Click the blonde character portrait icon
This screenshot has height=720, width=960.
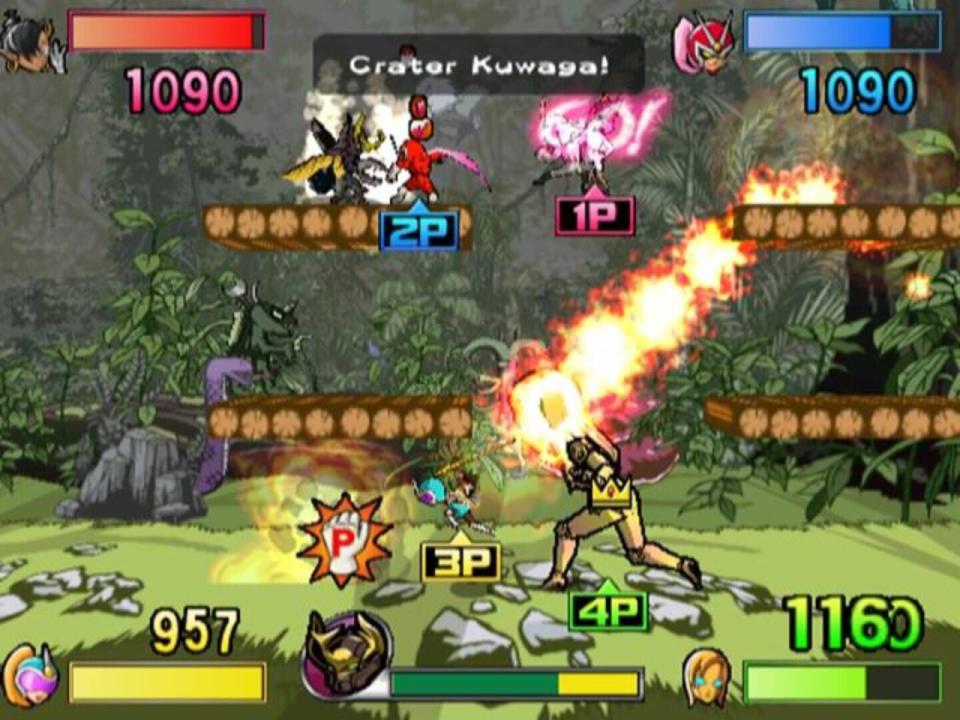(x=707, y=676)
